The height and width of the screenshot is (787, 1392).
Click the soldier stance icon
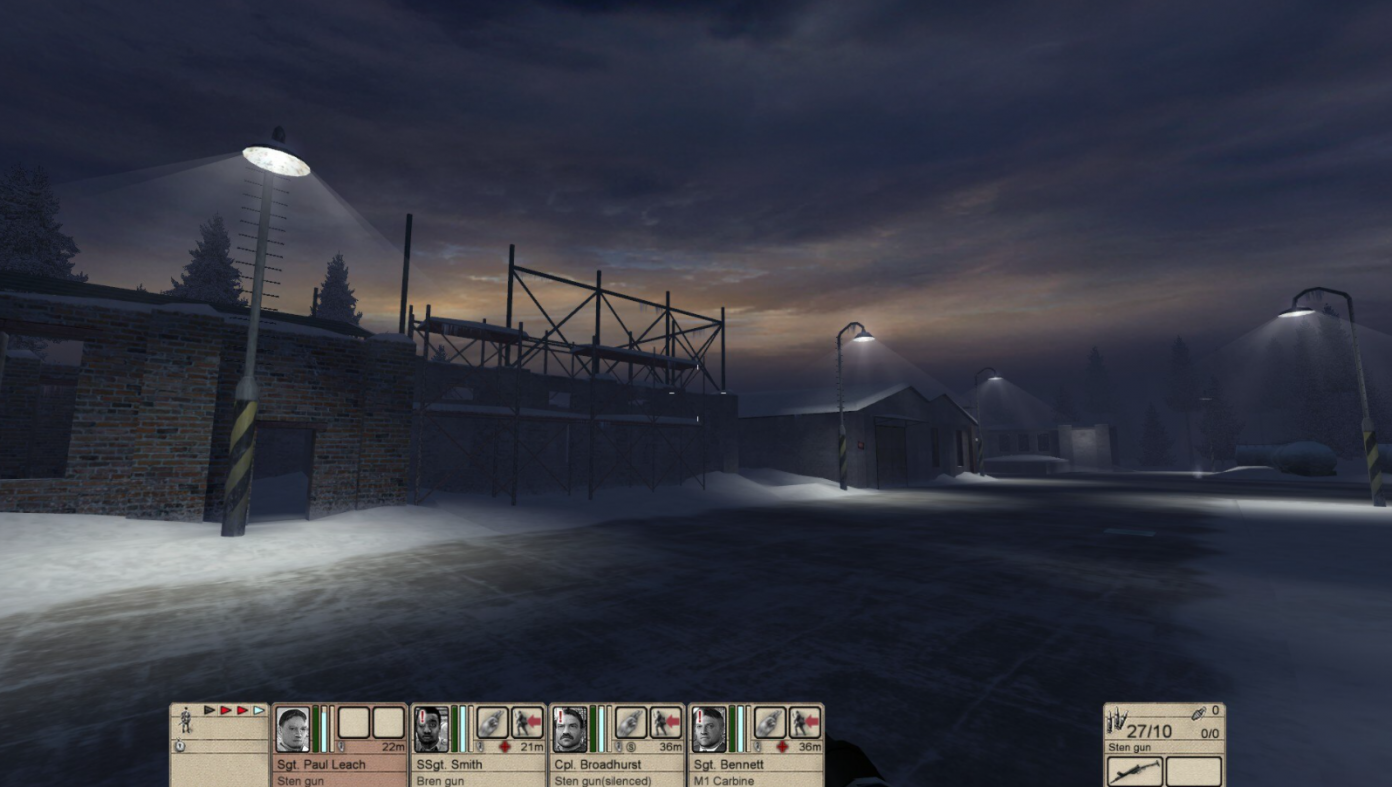tap(186, 719)
